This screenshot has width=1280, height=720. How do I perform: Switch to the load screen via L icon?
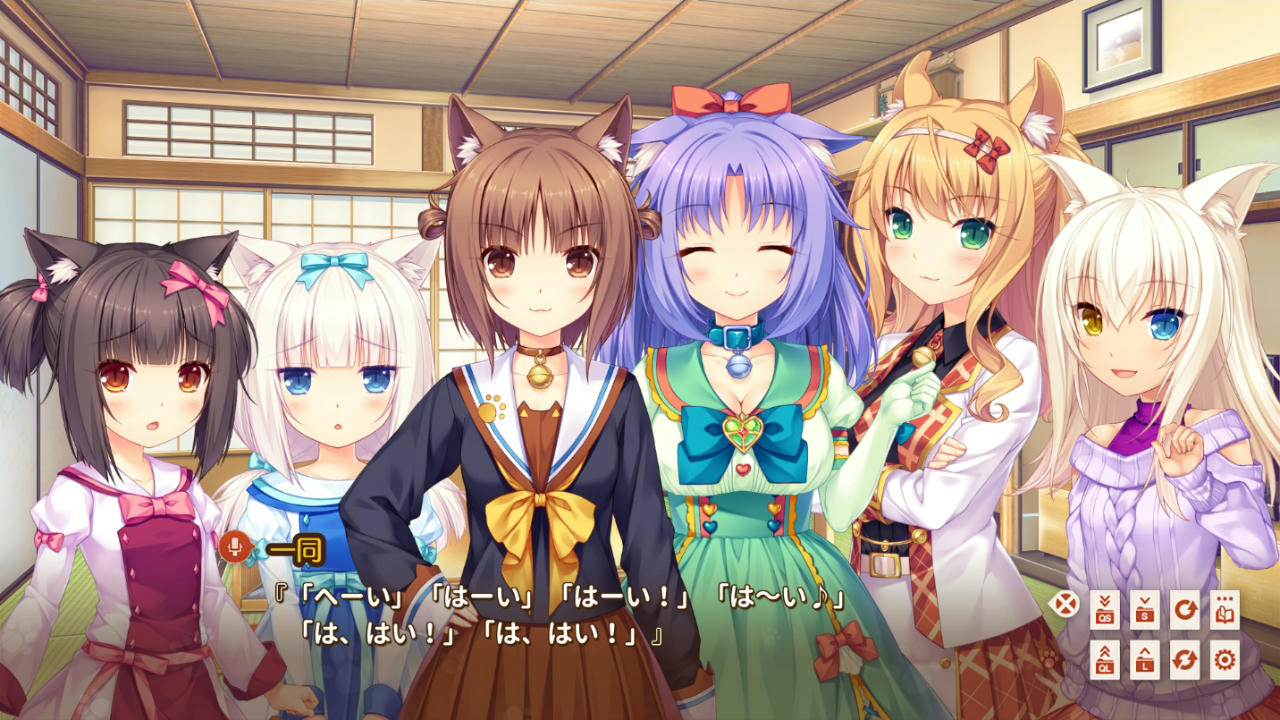click(x=1146, y=660)
